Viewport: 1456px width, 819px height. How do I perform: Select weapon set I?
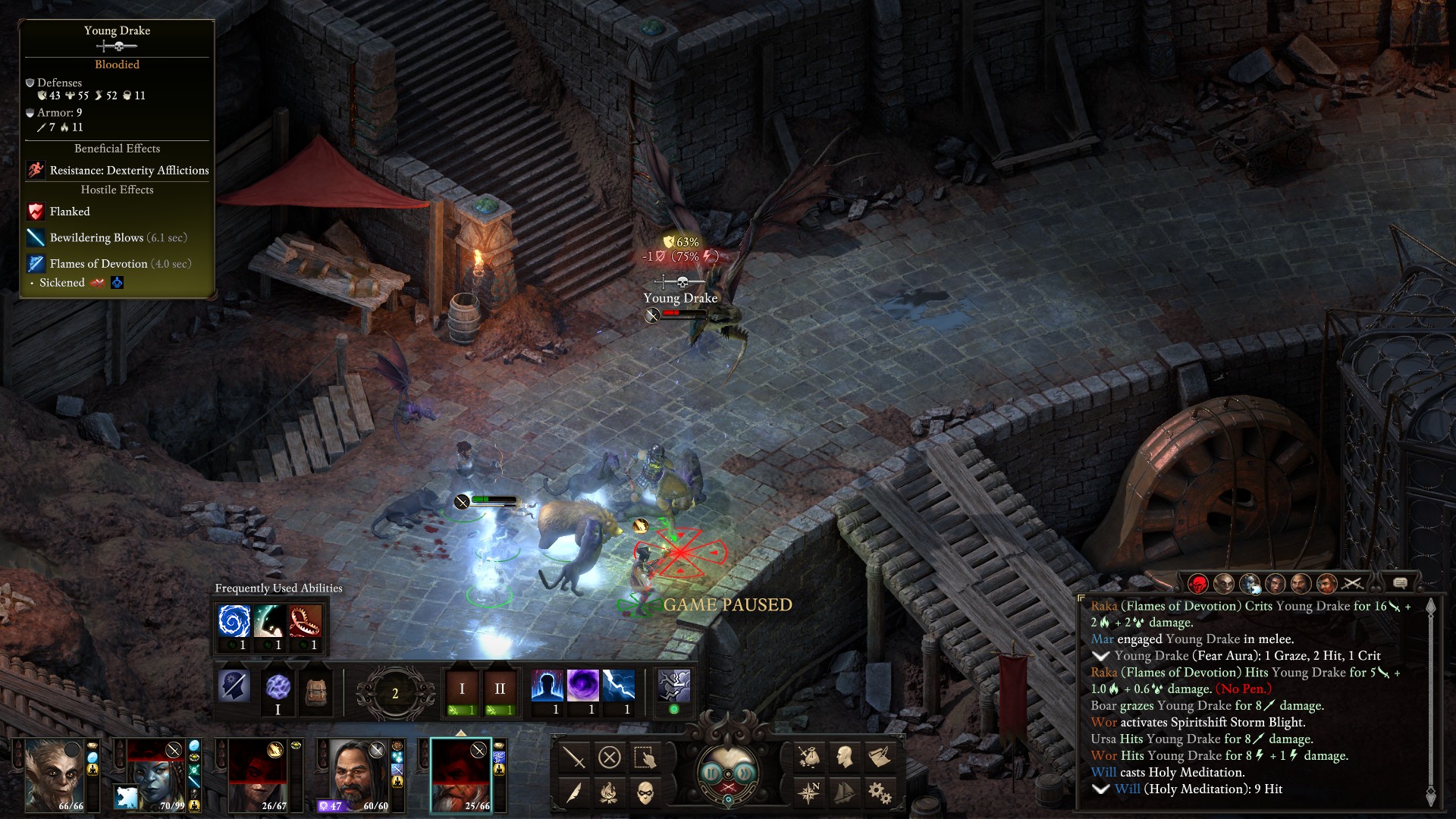pyautogui.click(x=462, y=689)
